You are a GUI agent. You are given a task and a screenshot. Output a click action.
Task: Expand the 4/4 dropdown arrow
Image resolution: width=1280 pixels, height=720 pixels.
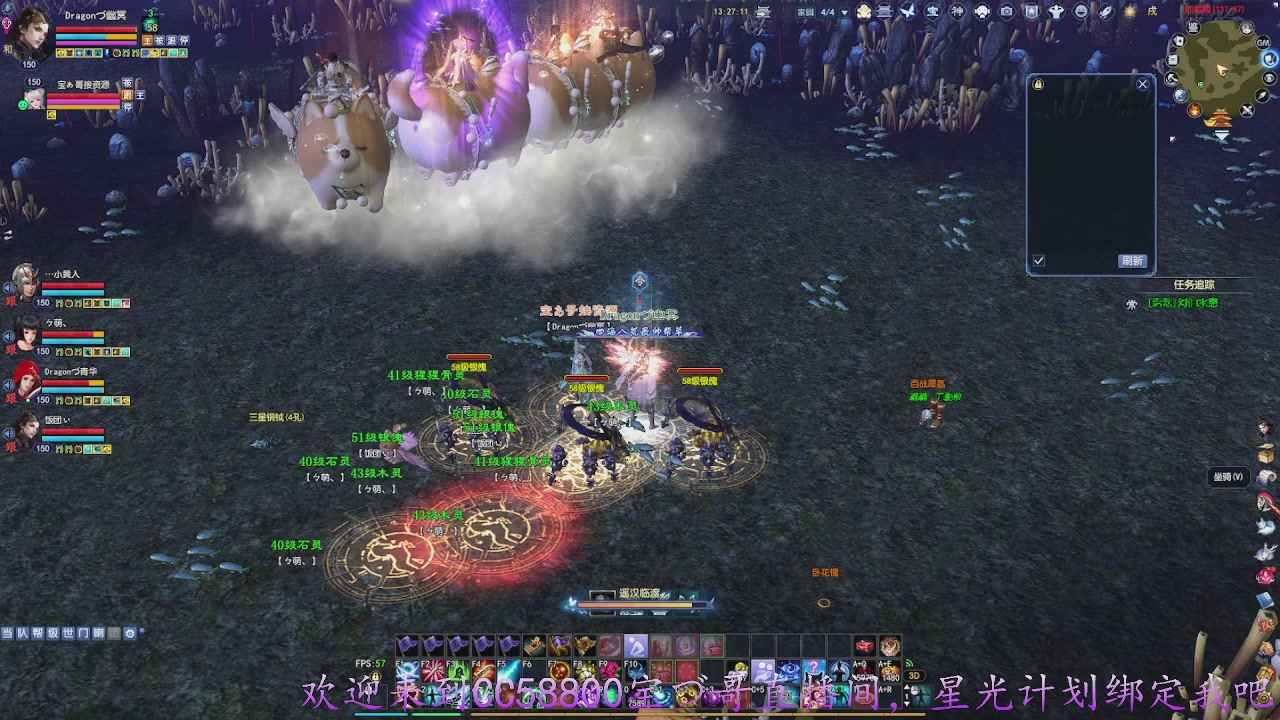[844, 13]
